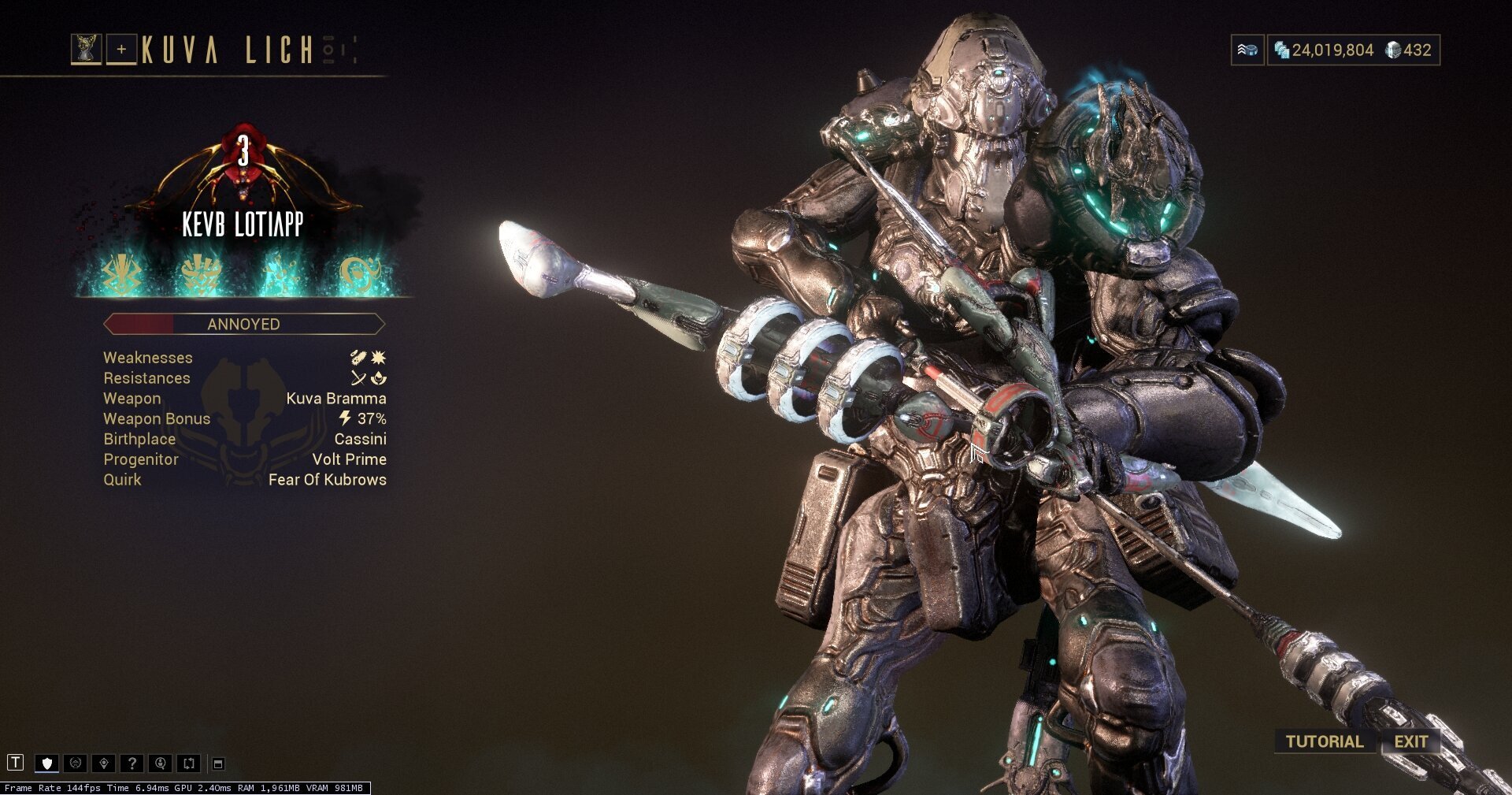Click EXIT to leave the Kuva Lich screen

click(x=1410, y=741)
